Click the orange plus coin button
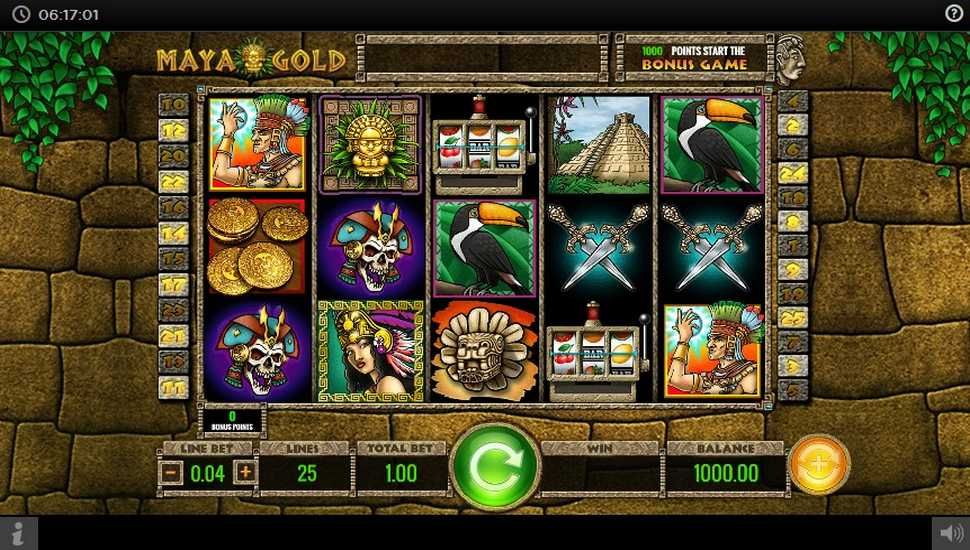The width and height of the screenshot is (970, 550). pyautogui.click(x=819, y=465)
